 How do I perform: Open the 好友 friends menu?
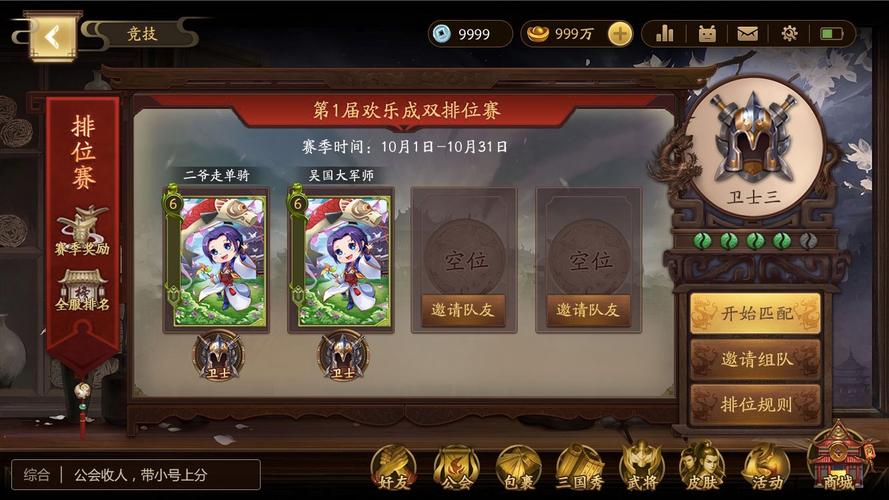click(x=393, y=468)
